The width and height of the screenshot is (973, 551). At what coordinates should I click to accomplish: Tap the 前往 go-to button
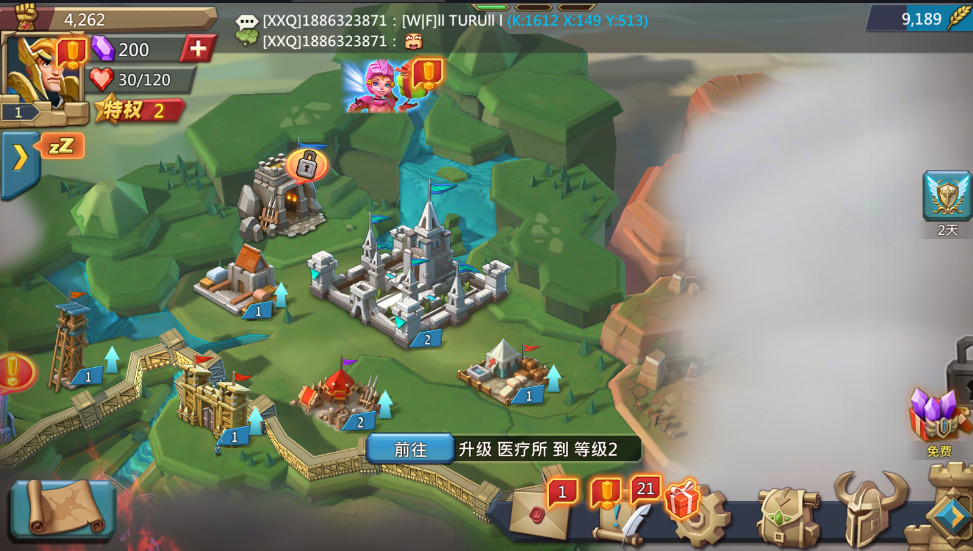[x=410, y=449]
